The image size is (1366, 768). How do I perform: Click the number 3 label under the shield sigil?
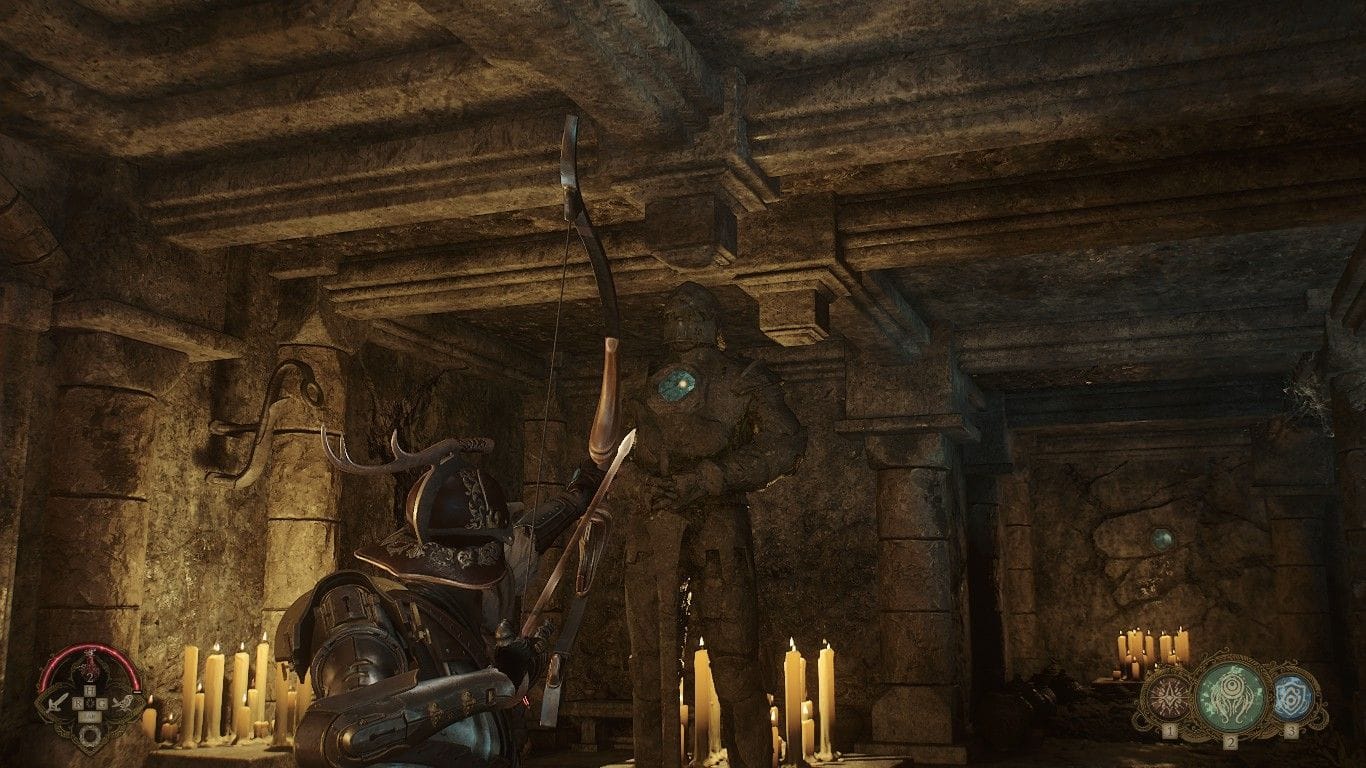tap(1292, 731)
